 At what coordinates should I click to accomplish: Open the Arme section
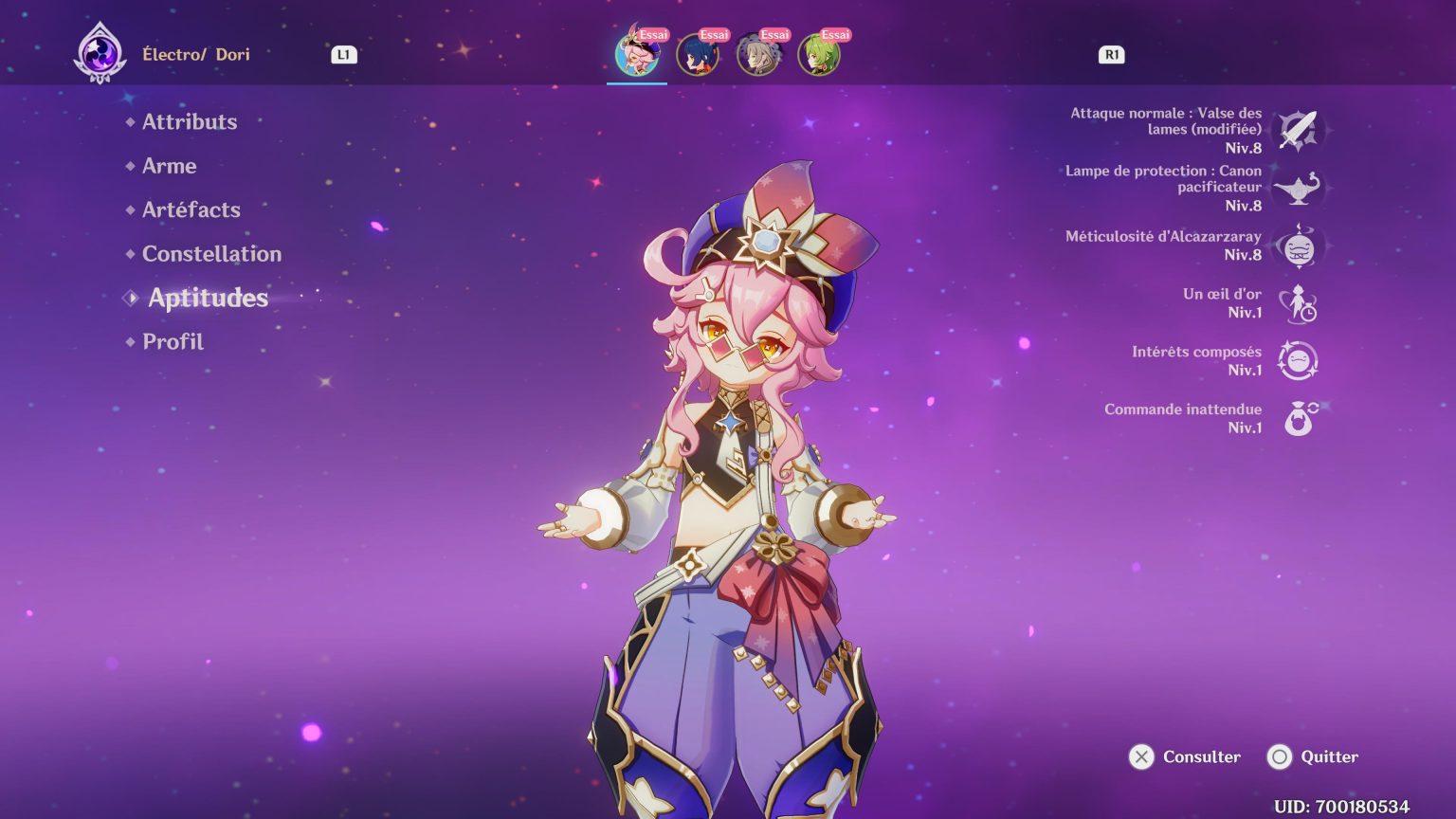pos(169,166)
